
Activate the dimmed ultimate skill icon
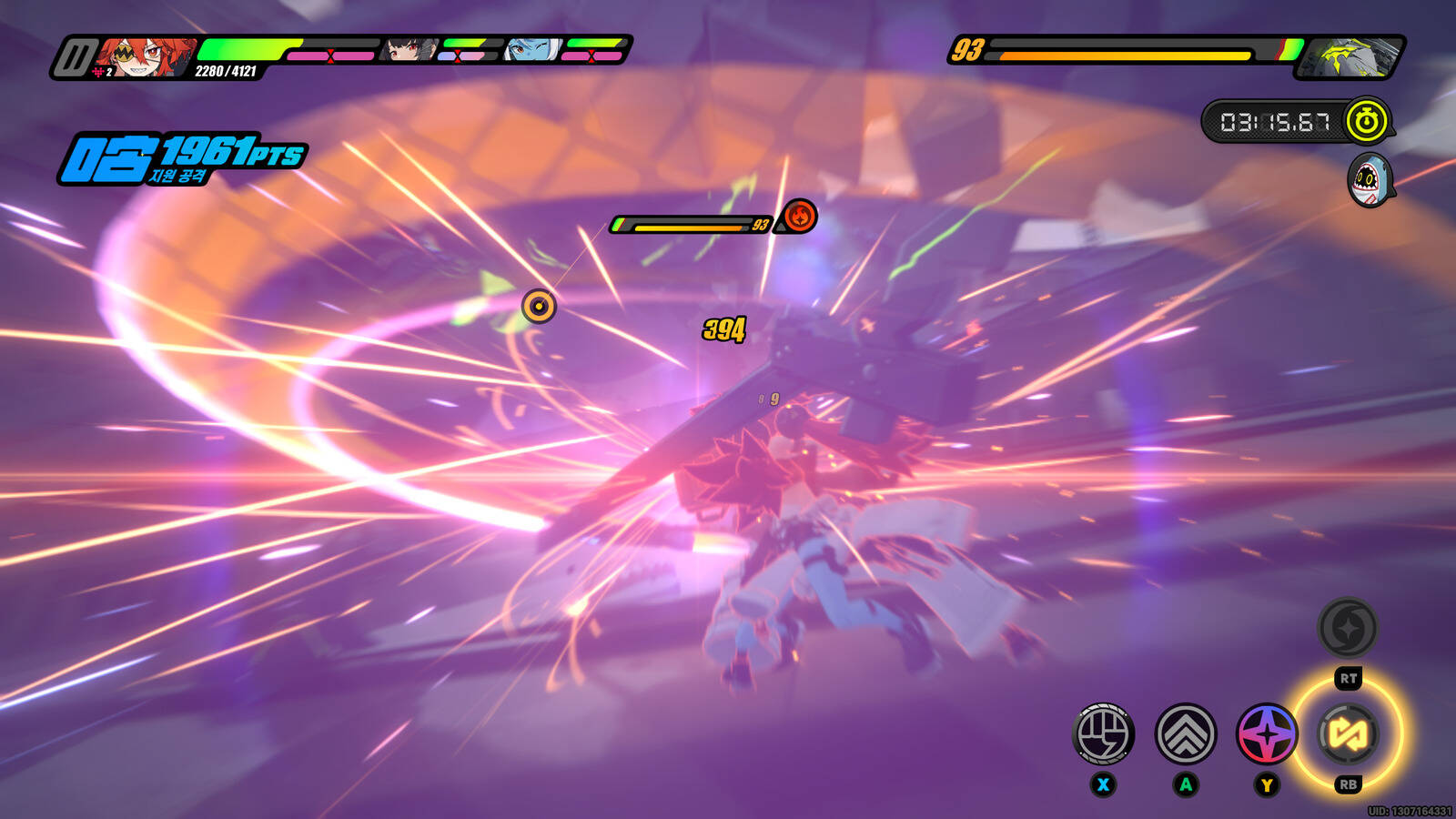tap(1348, 628)
